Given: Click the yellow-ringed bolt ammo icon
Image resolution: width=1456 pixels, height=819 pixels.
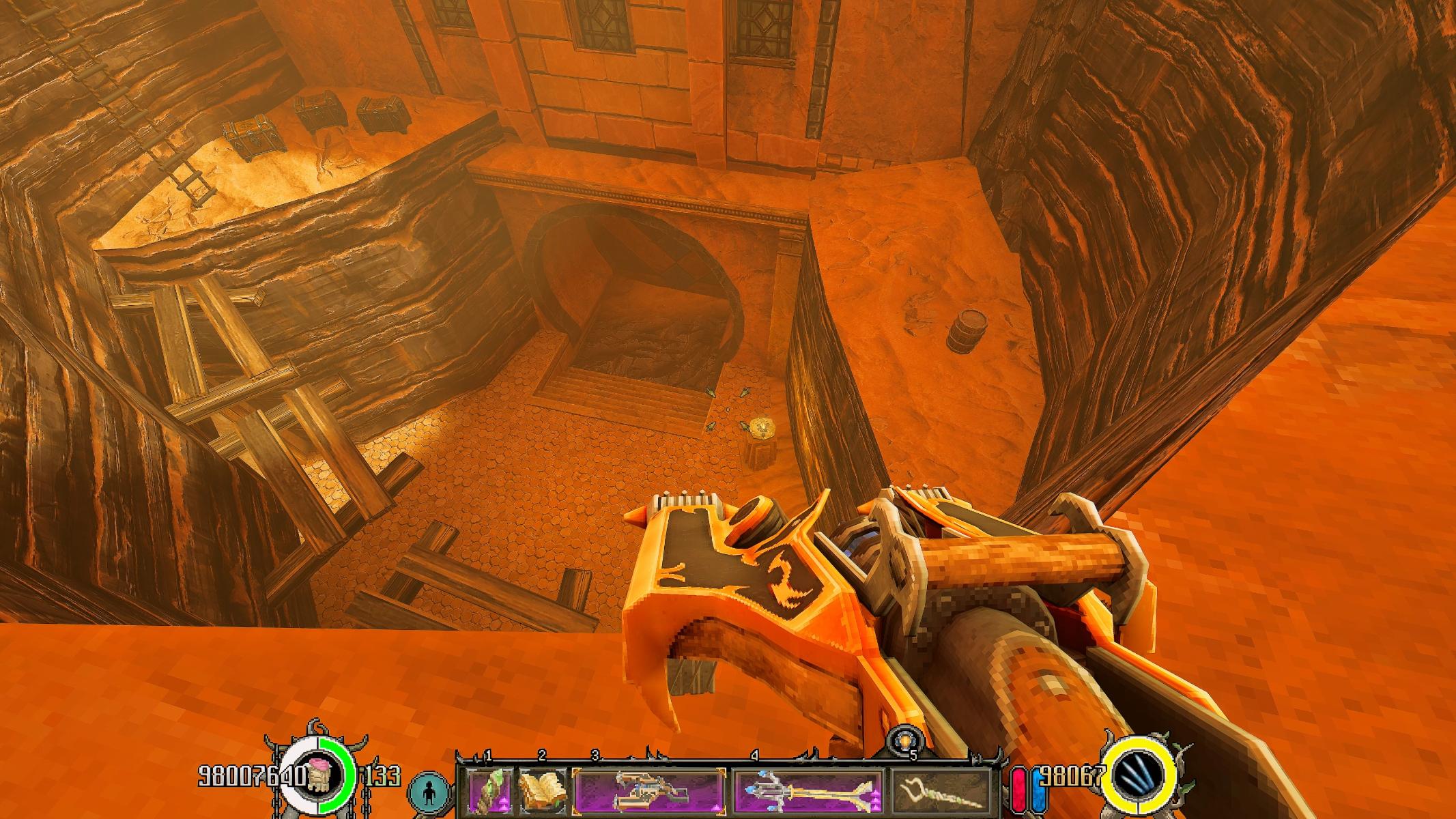Looking at the screenshot, I should point(1140,775).
